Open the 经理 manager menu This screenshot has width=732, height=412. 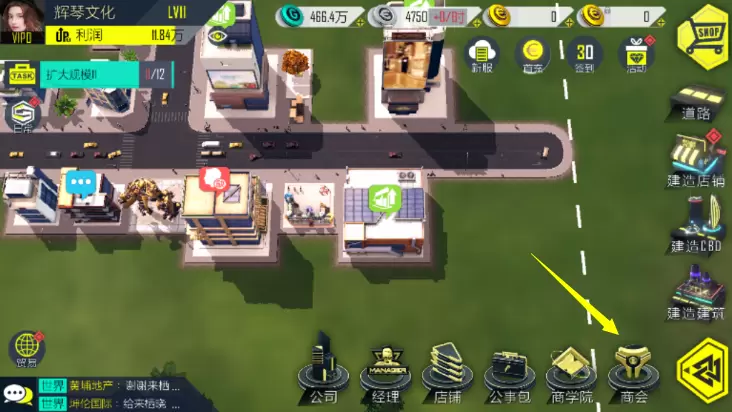pyautogui.click(x=385, y=372)
